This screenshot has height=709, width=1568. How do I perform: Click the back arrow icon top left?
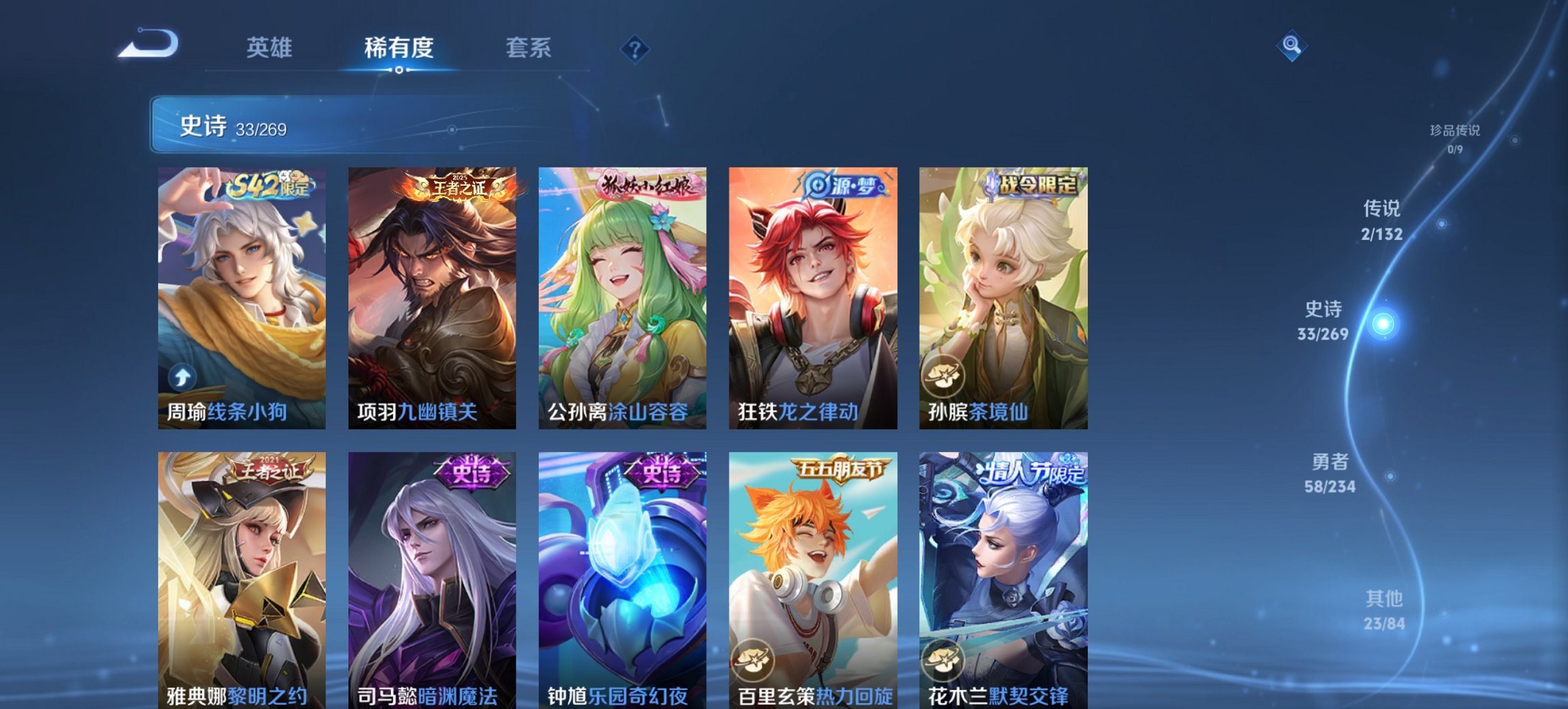coord(147,42)
